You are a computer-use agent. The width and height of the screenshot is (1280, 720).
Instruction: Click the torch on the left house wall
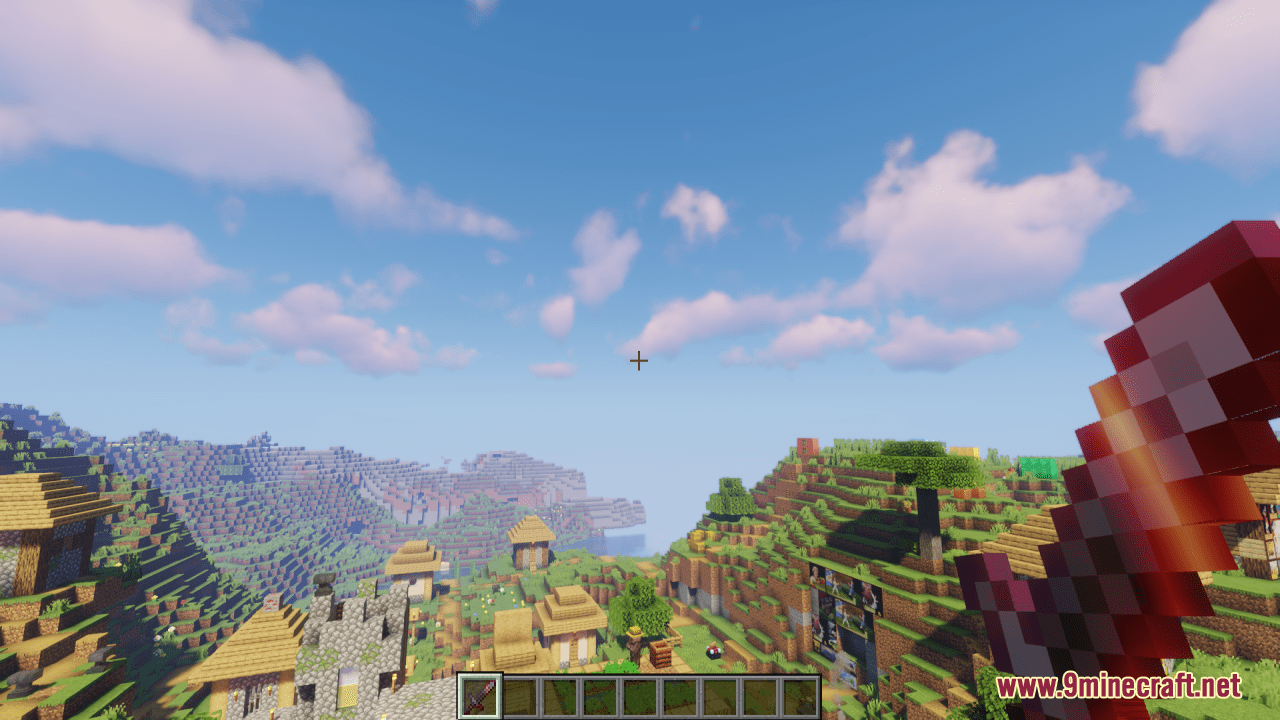click(236, 694)
